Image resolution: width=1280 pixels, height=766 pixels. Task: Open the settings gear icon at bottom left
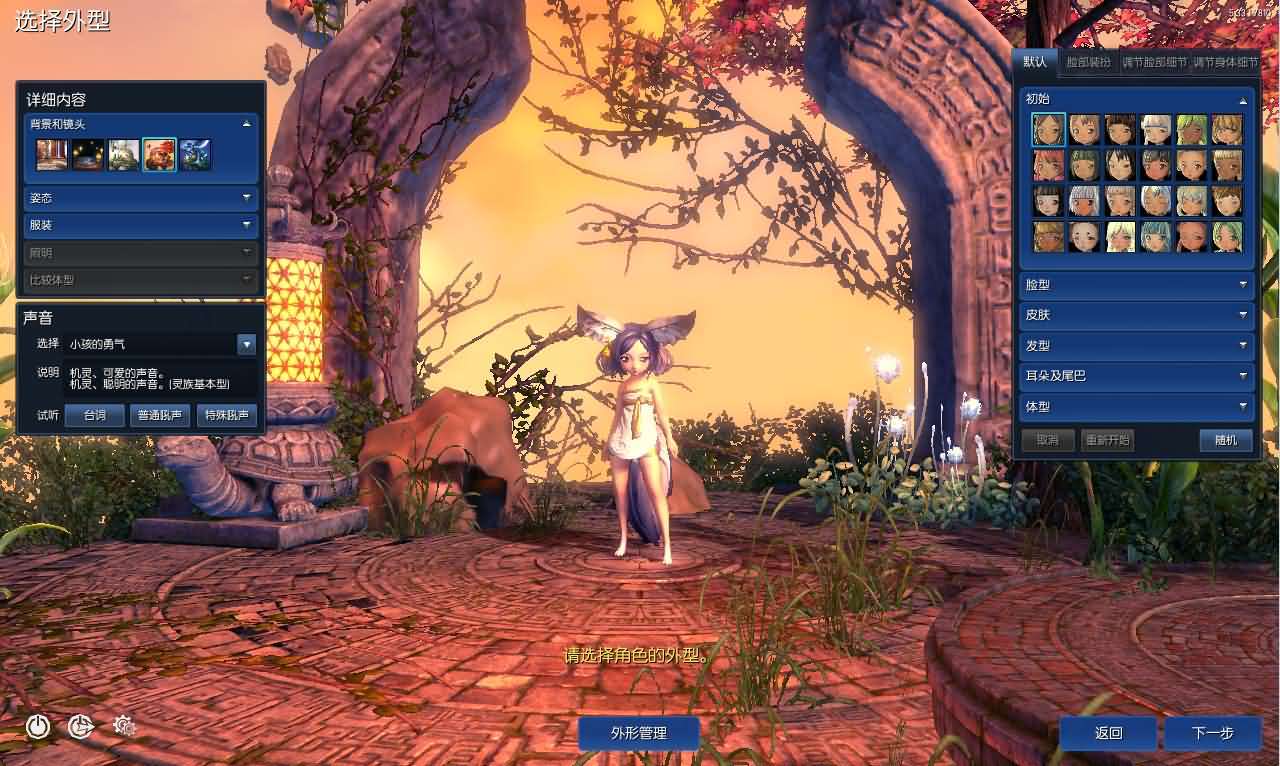tap(126, 727)
